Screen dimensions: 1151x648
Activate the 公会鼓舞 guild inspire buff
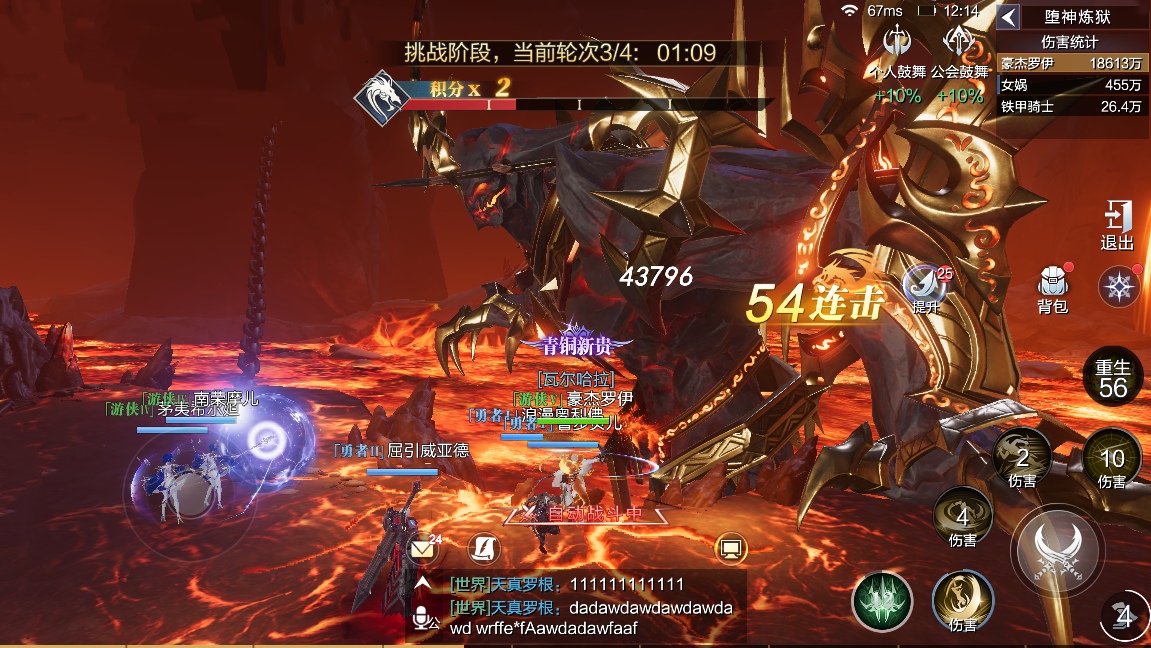tap(958, 44)
